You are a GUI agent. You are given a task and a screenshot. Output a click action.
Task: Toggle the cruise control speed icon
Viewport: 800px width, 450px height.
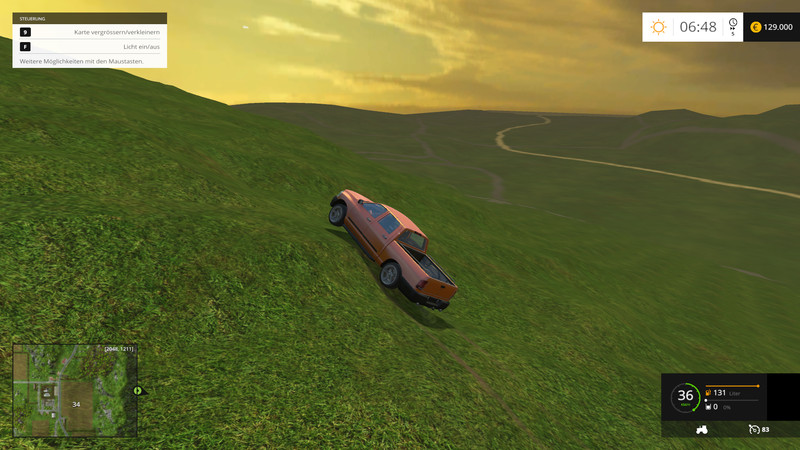coord(754,429)
